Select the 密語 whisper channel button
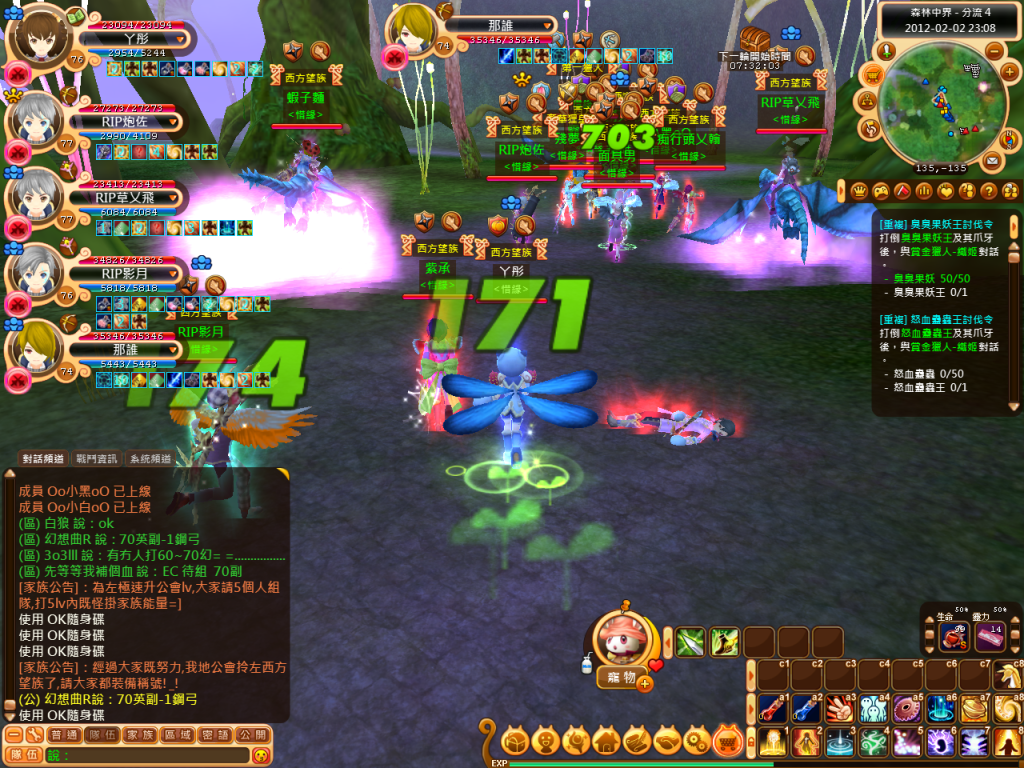 pyautogui.click(x=214, y=734)
